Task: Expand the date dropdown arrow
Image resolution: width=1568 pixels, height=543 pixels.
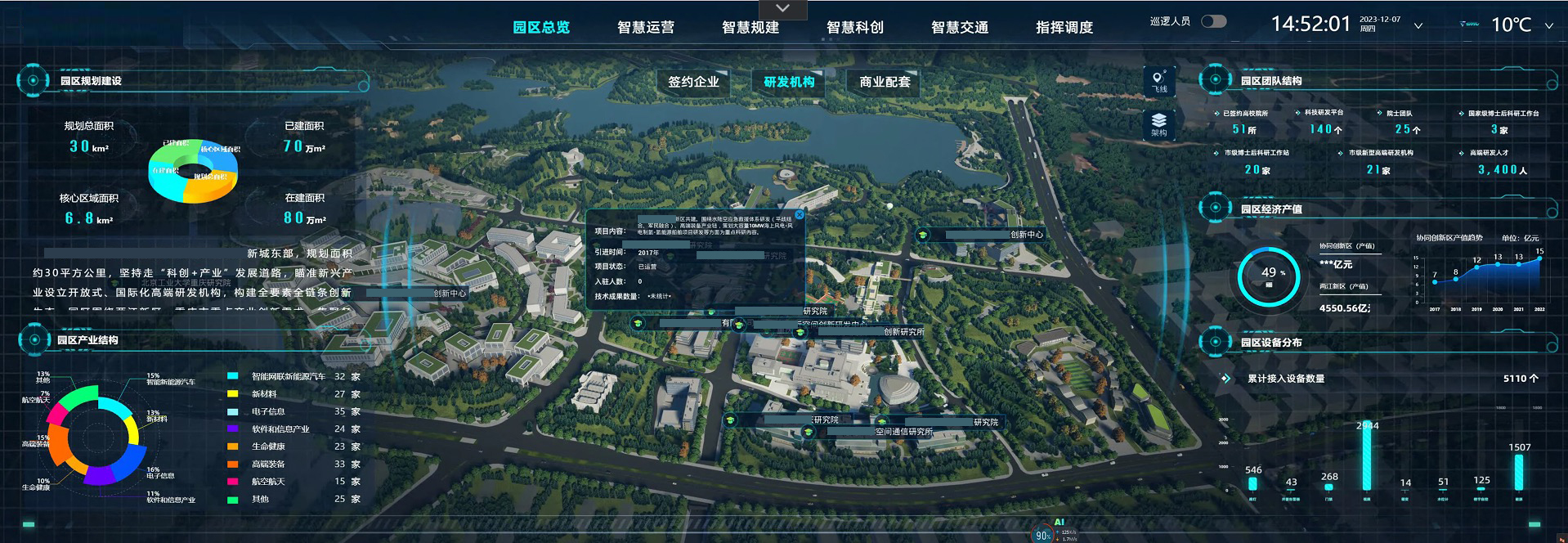Action: [x=1418, y=26]
